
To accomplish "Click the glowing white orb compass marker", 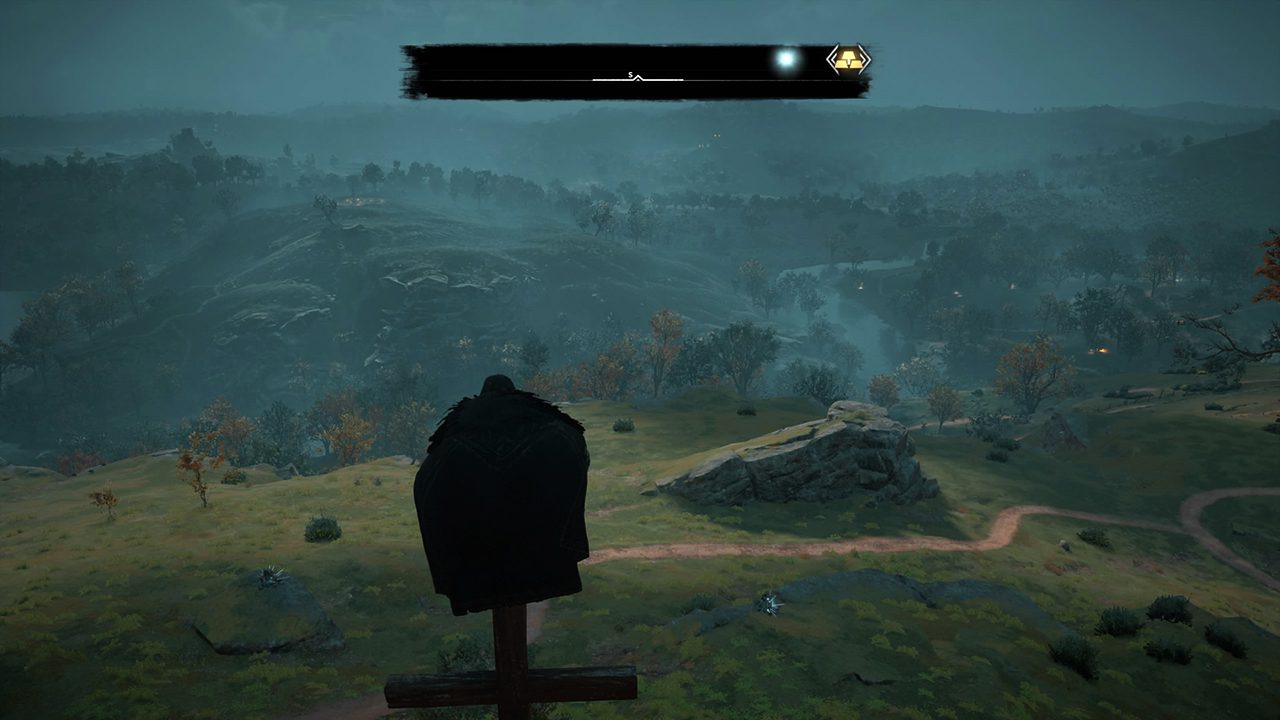I will [787, 59].
